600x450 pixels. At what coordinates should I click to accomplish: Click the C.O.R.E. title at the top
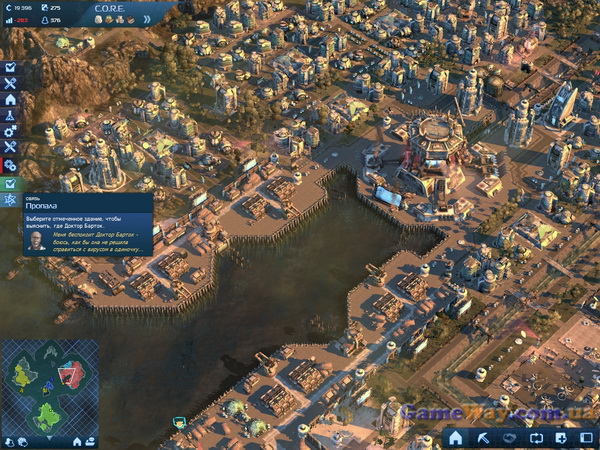coord(107,6)
